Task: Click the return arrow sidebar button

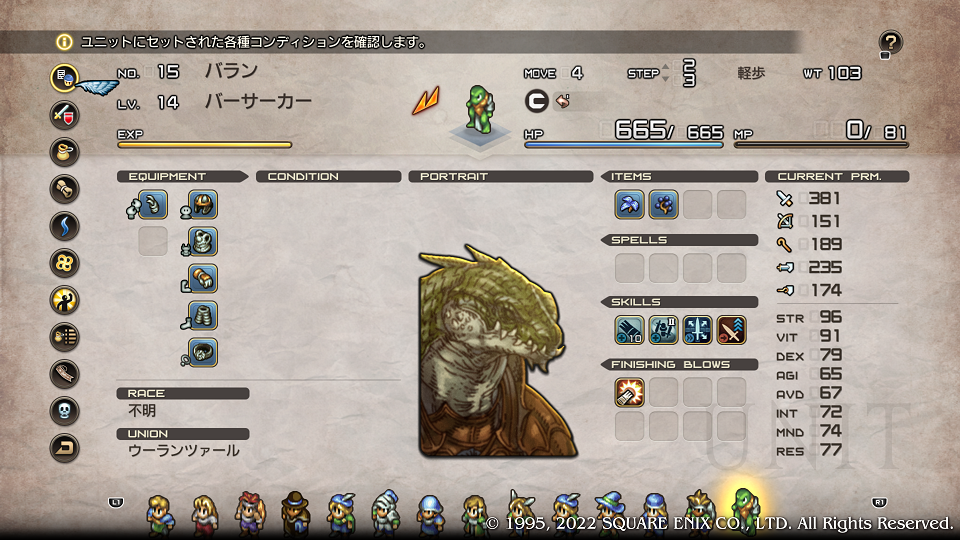Action: coord(65,447)
